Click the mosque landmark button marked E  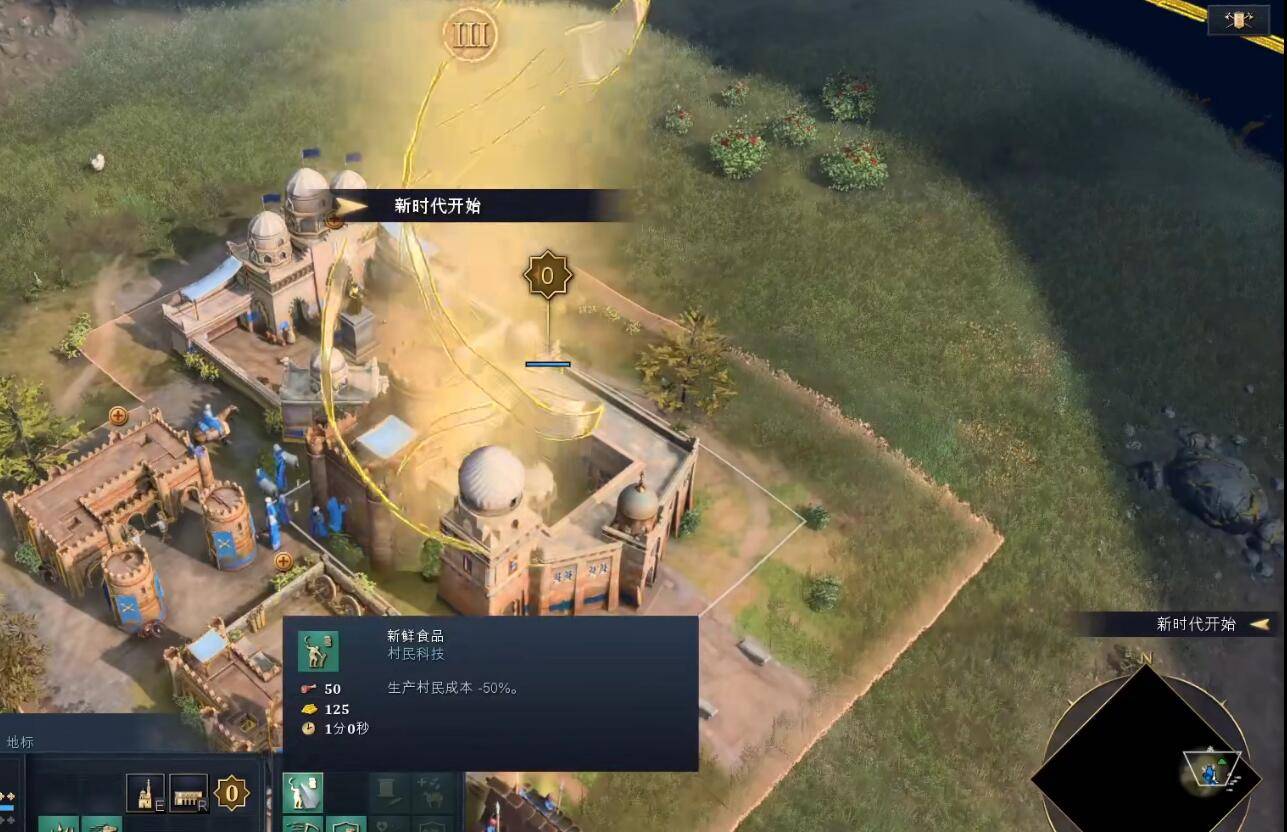click(145, 793)
